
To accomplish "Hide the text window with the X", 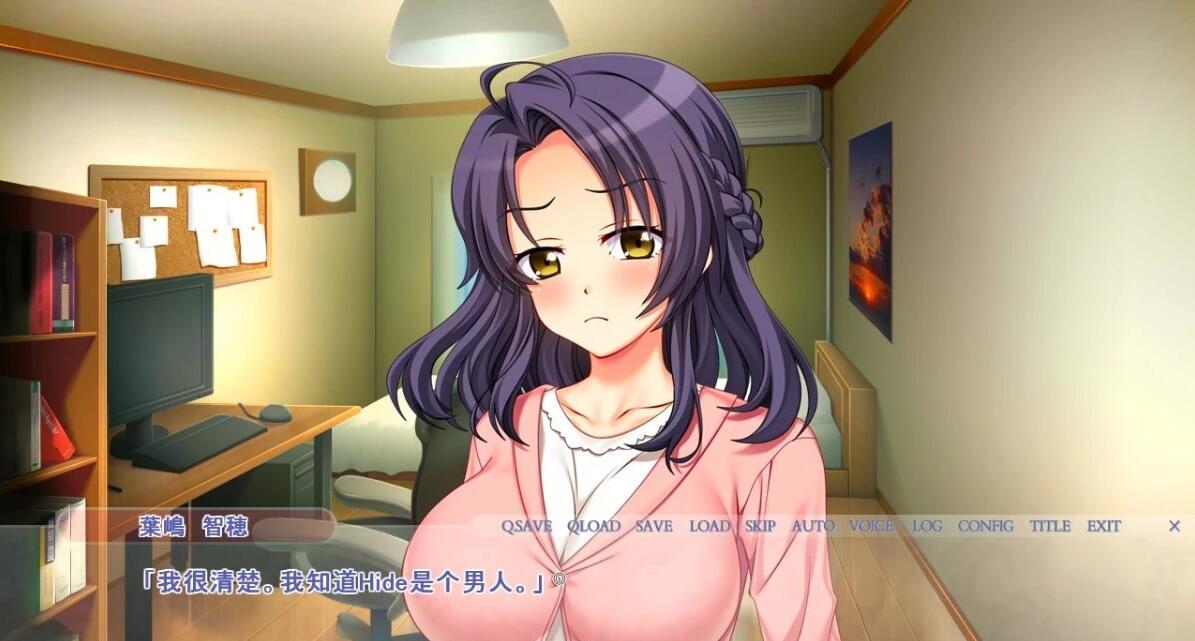I will click(1175, 526).
